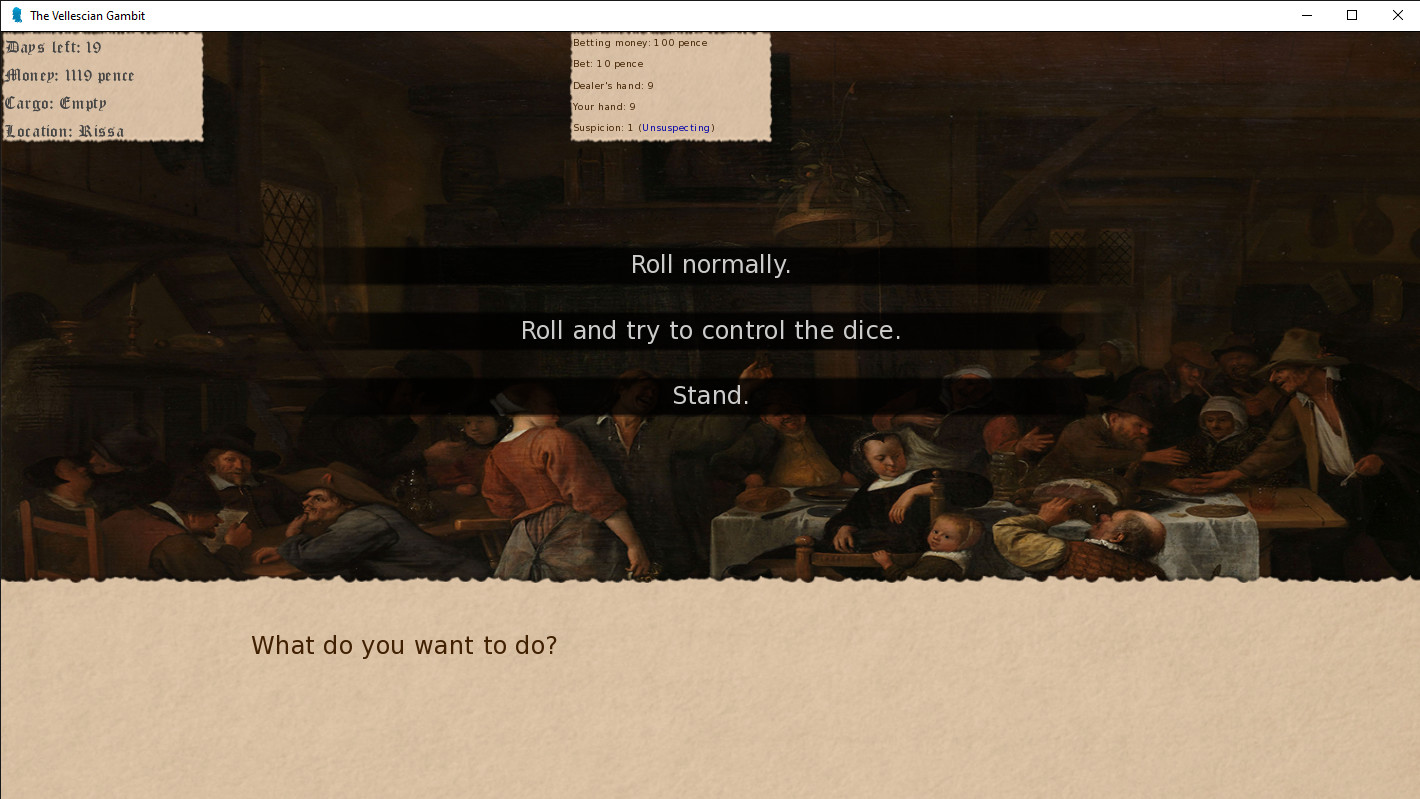Click the "Suspicion: 1" status entry
This screenshot has height=799, width=1420.
click(601, 127)
